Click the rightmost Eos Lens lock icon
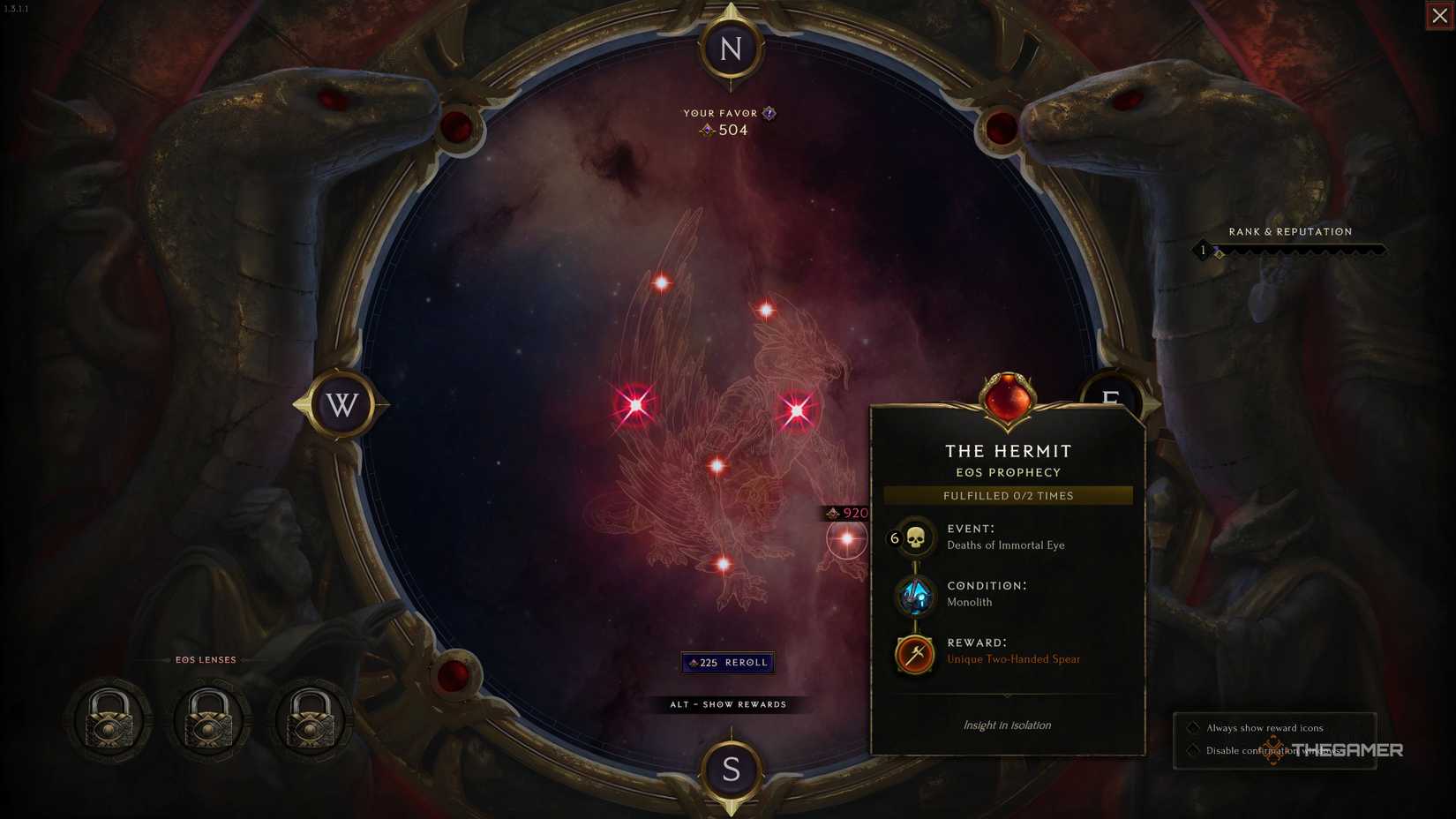Screen dimensions: 1456x819 [x=310, y=720]
